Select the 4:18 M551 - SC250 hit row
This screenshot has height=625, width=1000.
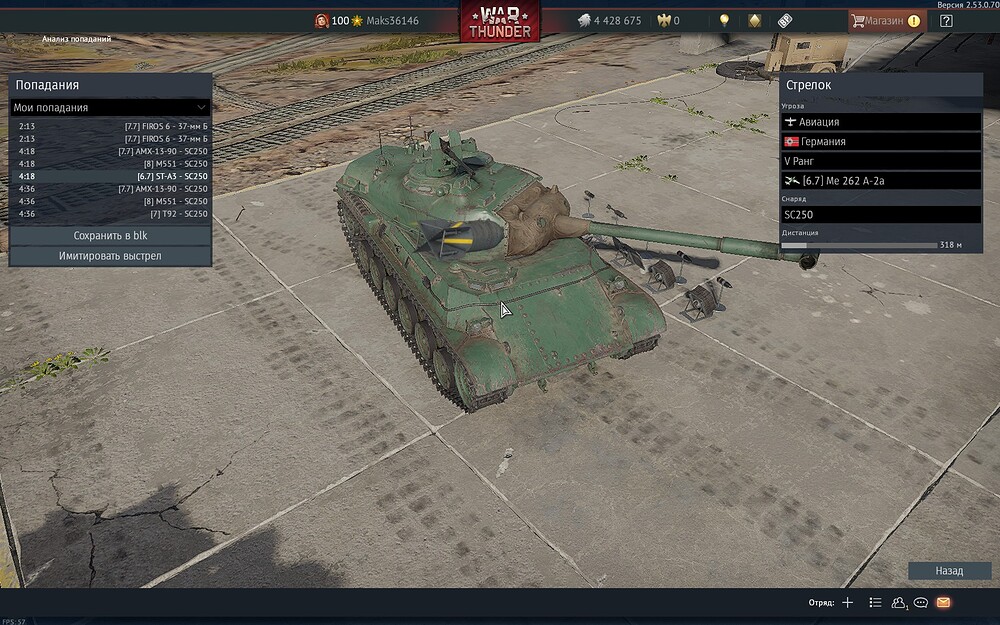pyautogui.click(x=110, y=163)
